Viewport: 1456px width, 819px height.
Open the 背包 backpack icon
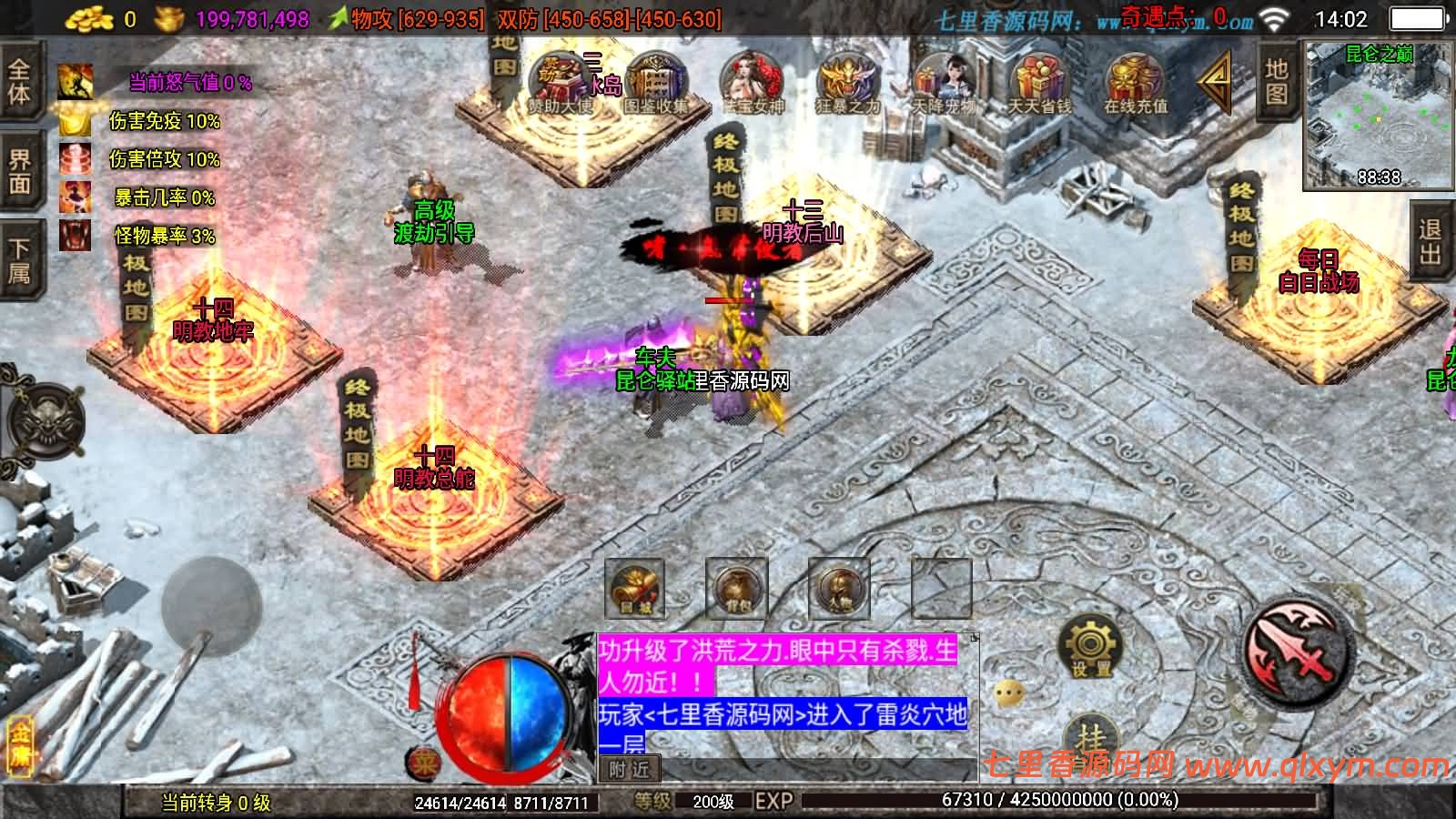[737, 587]
